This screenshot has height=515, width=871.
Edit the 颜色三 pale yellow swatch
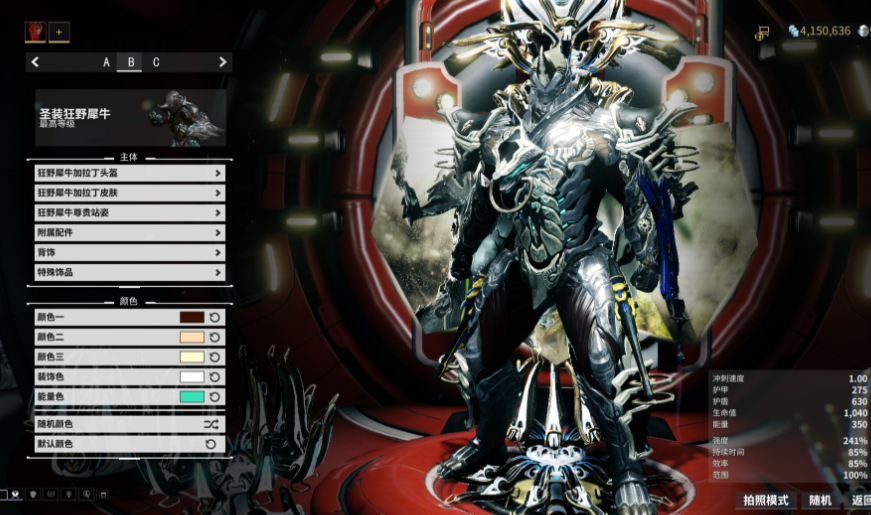pos(191,357)
